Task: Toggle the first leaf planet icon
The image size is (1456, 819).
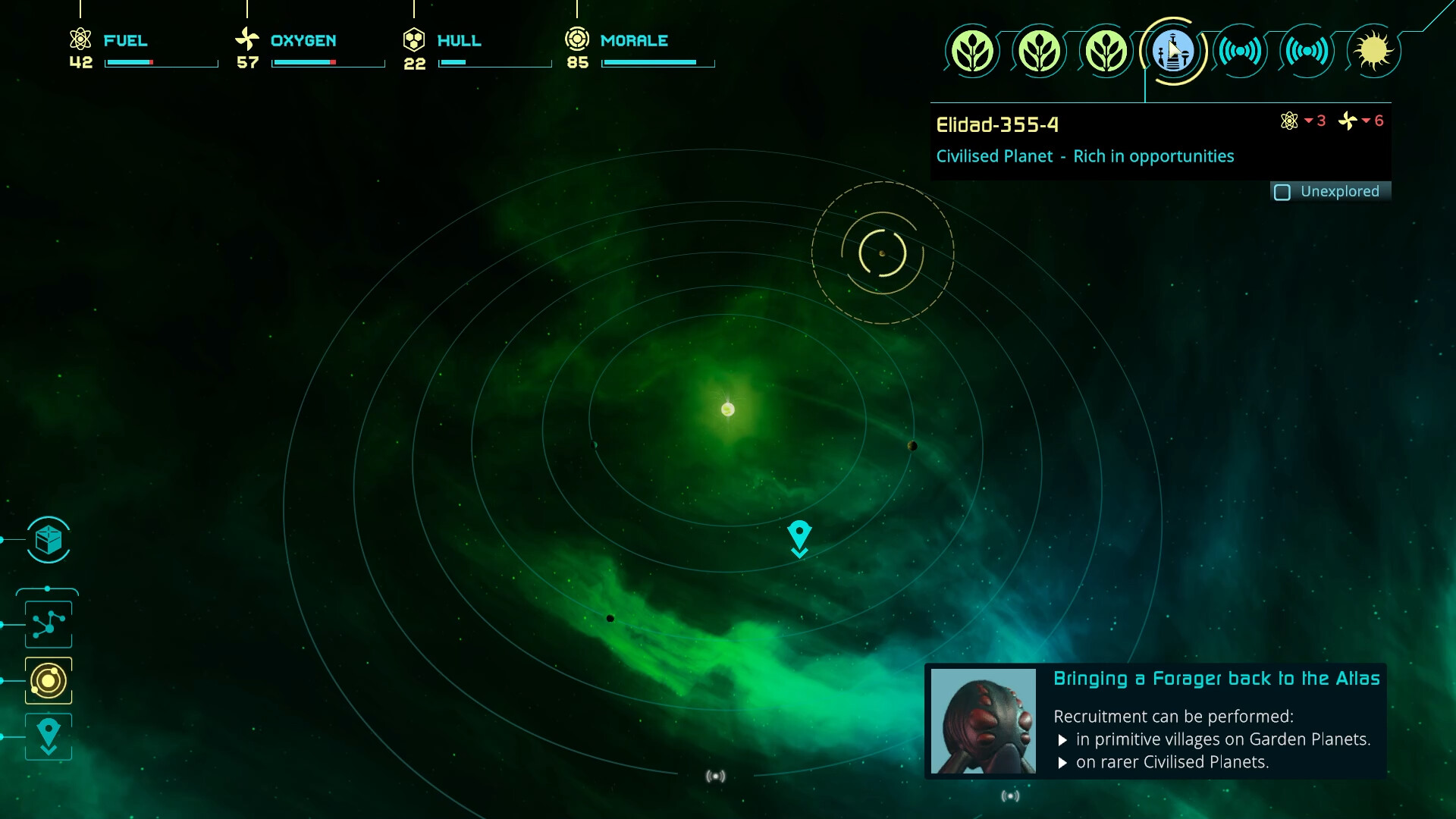Action: click(974, 51)
